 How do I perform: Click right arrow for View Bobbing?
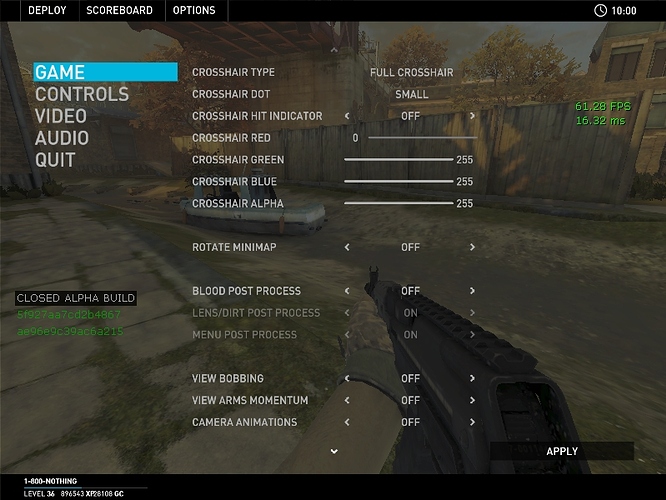[x=472, y=379]
